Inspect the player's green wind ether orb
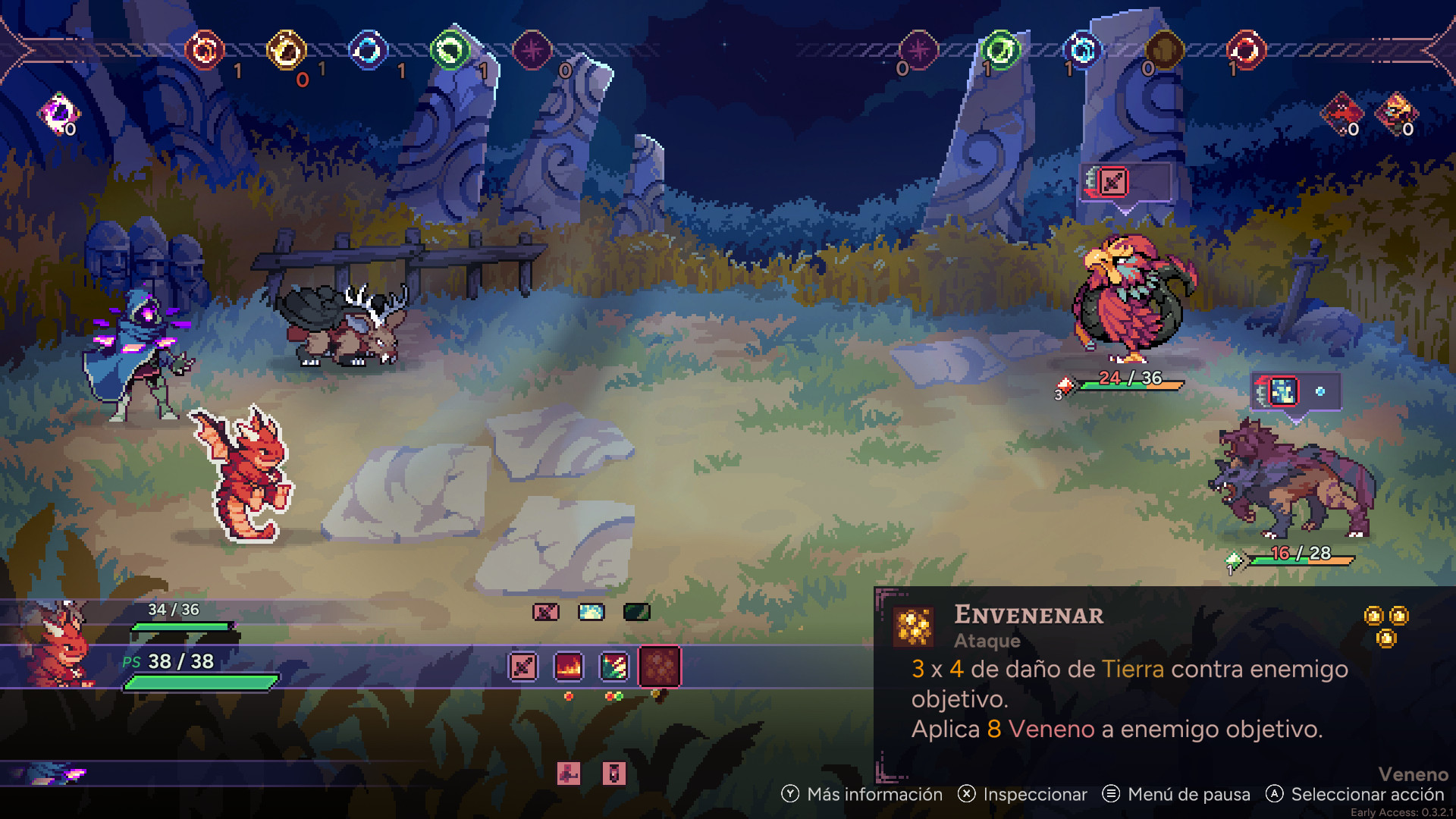This screenshot has height=819, width=1456. 450,51
